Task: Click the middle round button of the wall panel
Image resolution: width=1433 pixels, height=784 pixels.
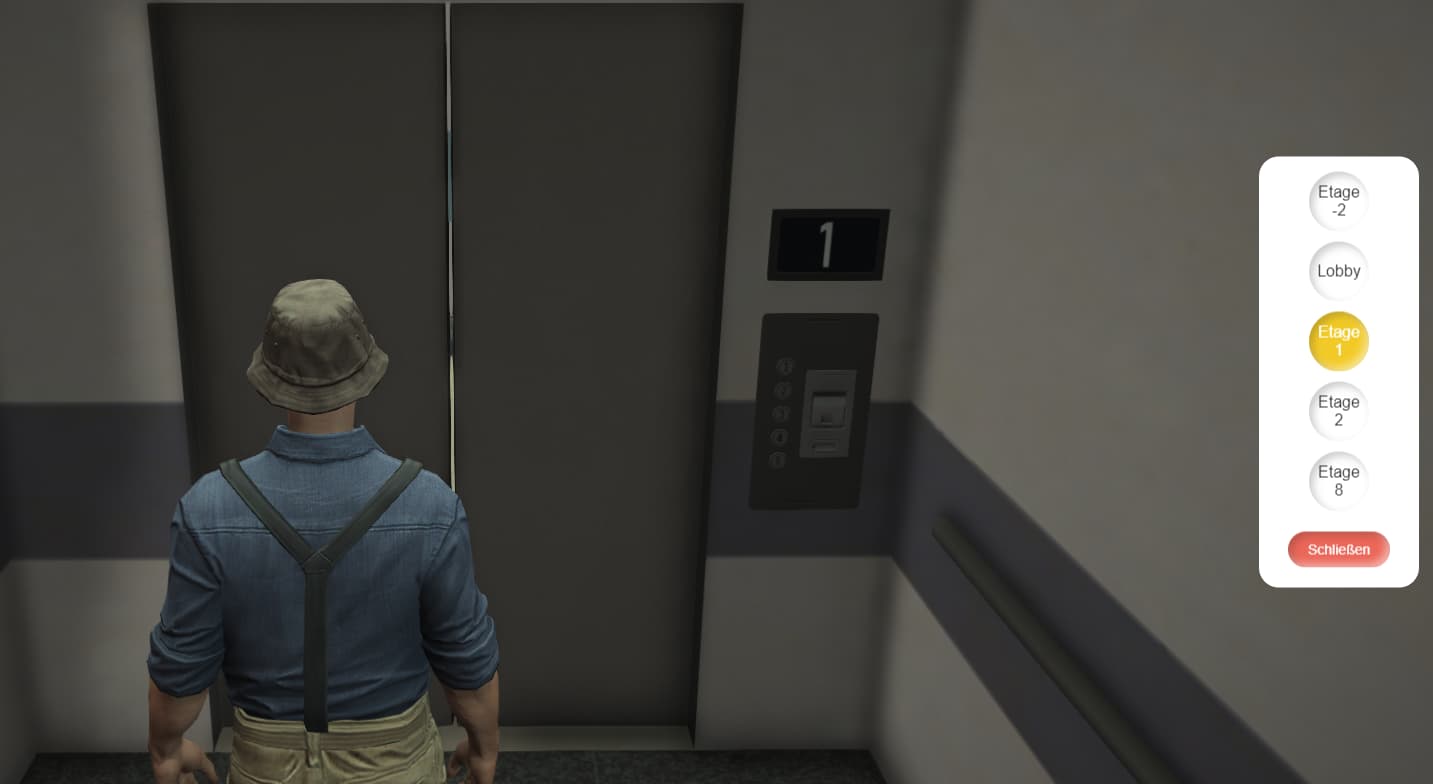Action: (x=783, y=411)
